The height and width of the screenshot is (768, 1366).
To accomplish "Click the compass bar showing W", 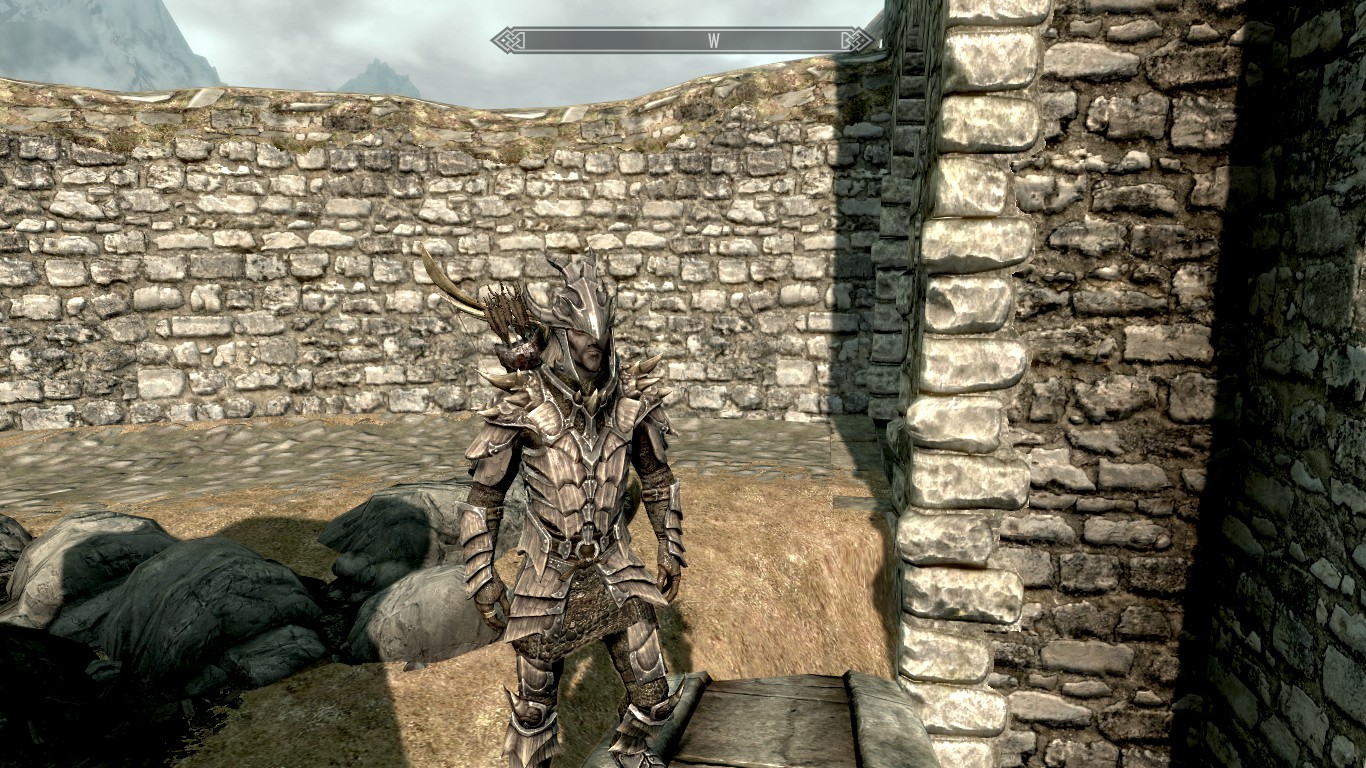I will pyautogui.click(x=684, y=40).
